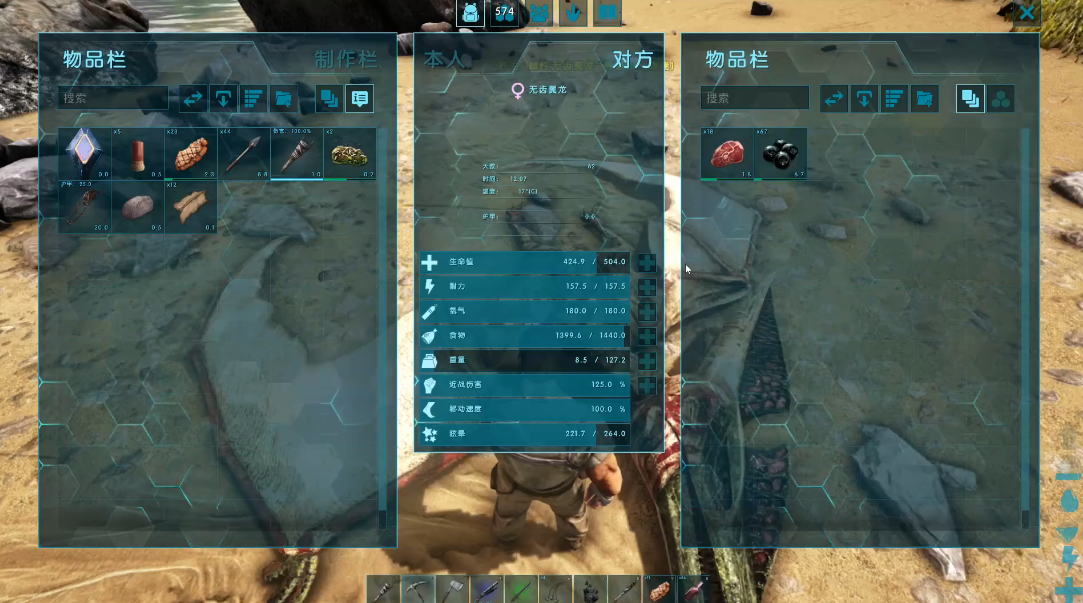Switch to the 制作栏 crafting tab
This screenshot has height=603, width=1083.
[346, 59]
